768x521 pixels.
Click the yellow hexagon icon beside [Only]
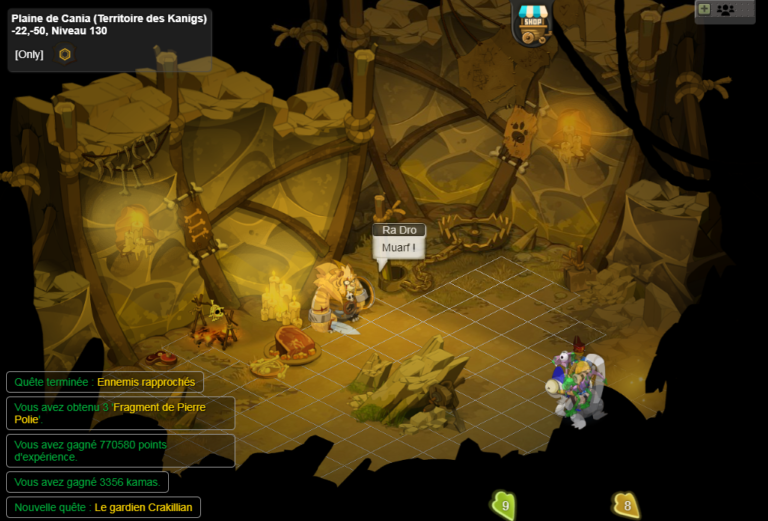[x=65, y=54]
